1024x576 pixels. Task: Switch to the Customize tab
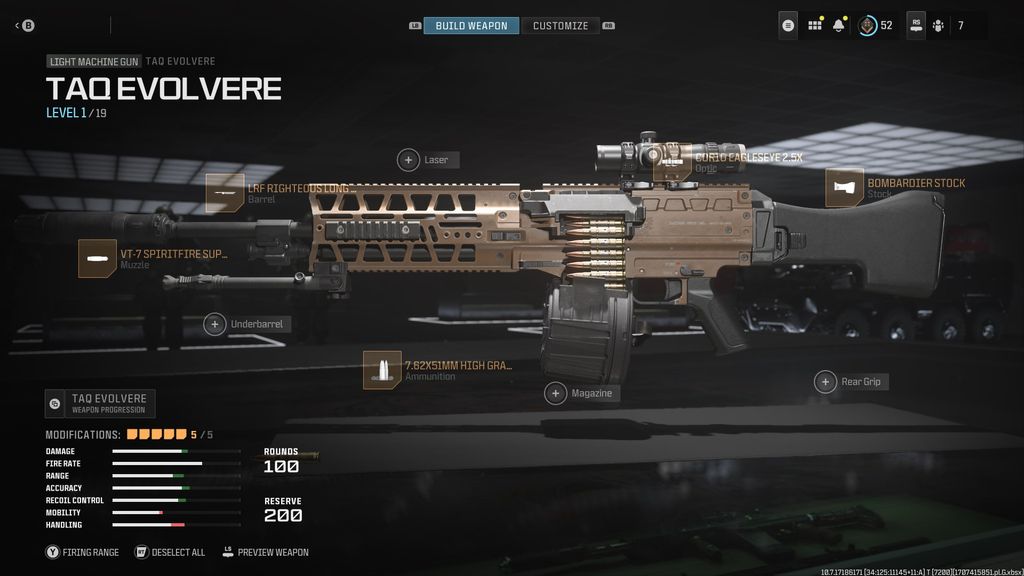point(560,25)
